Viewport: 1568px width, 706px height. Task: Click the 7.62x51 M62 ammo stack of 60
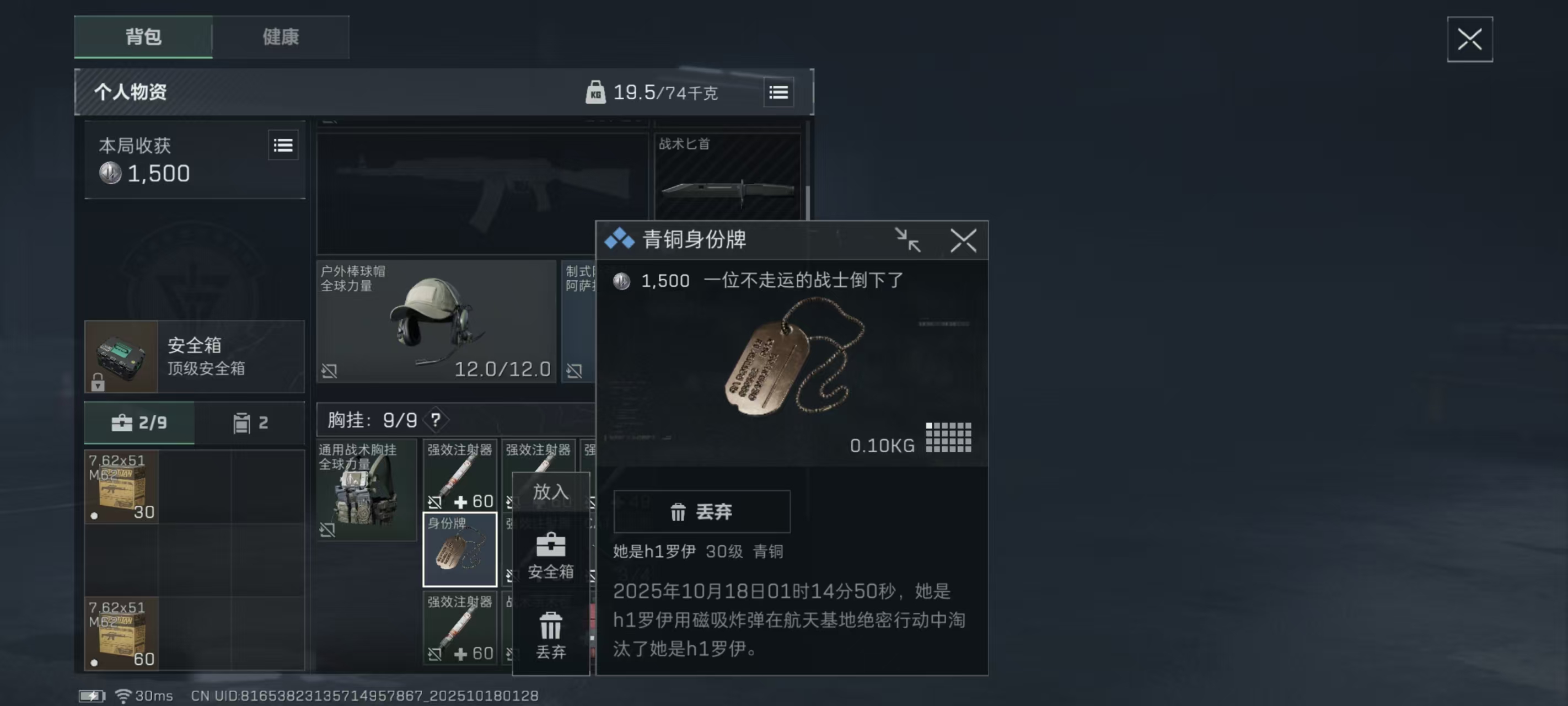click(x=121, y=634)
